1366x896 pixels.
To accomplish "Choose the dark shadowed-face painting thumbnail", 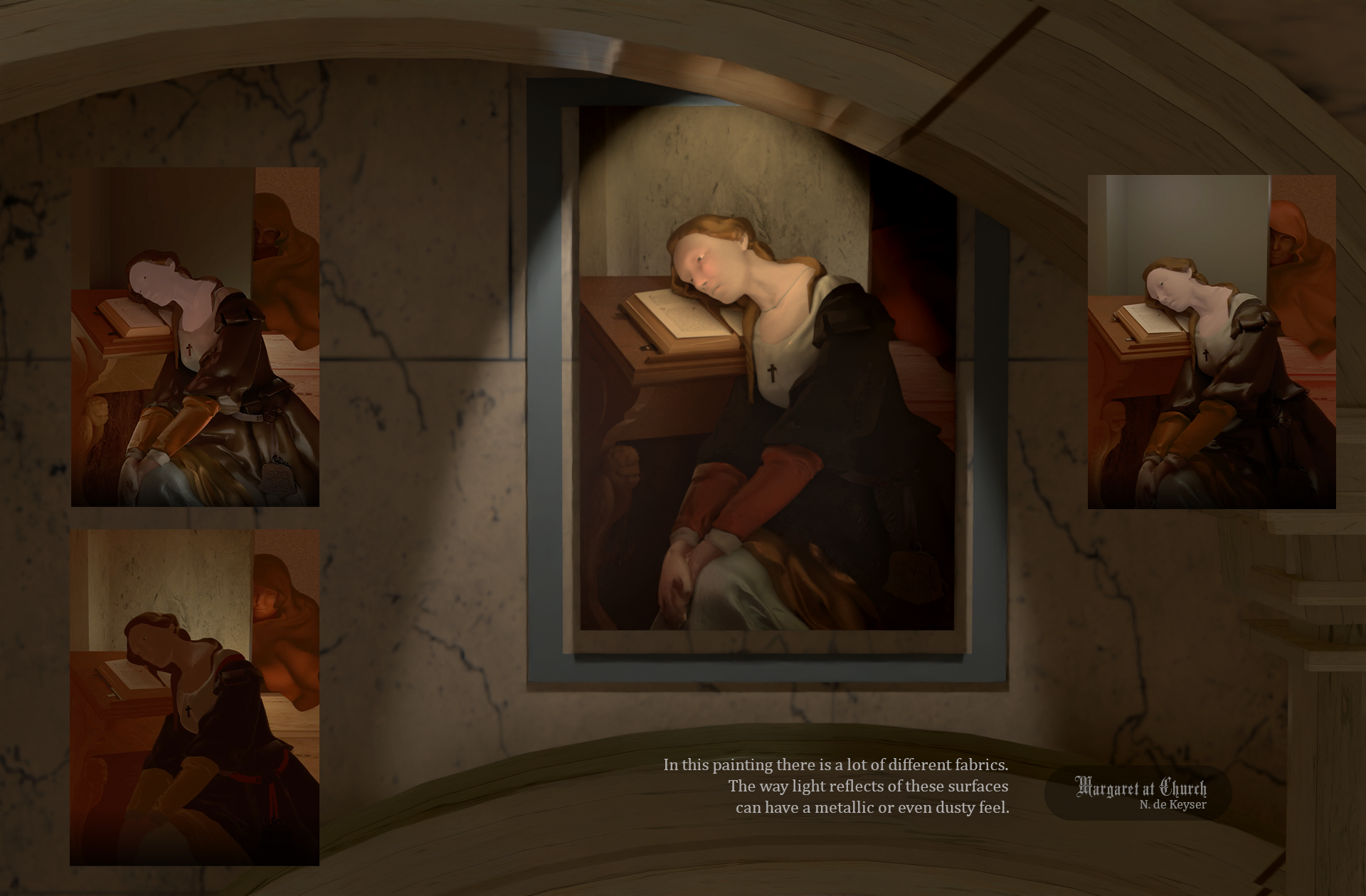I will point(195,697).
